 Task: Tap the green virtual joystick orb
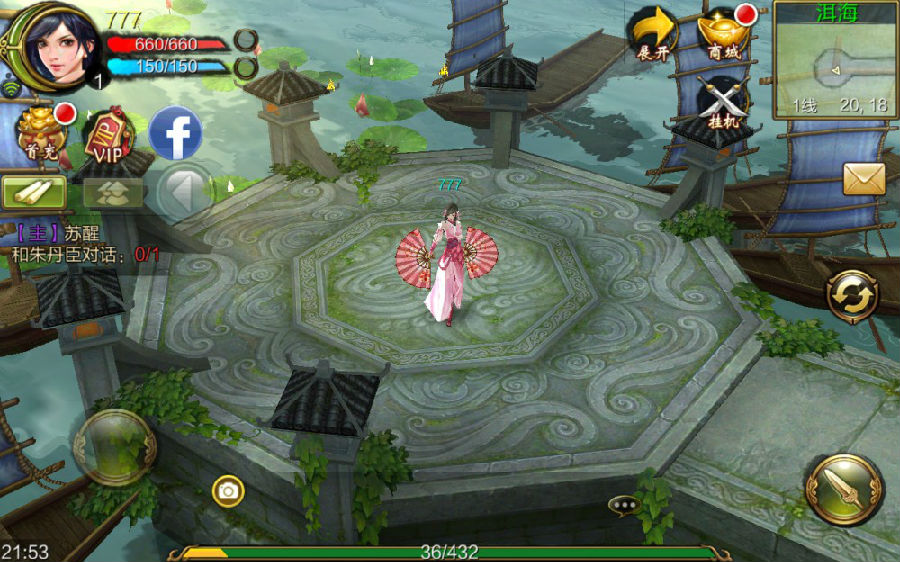(114, 447)
